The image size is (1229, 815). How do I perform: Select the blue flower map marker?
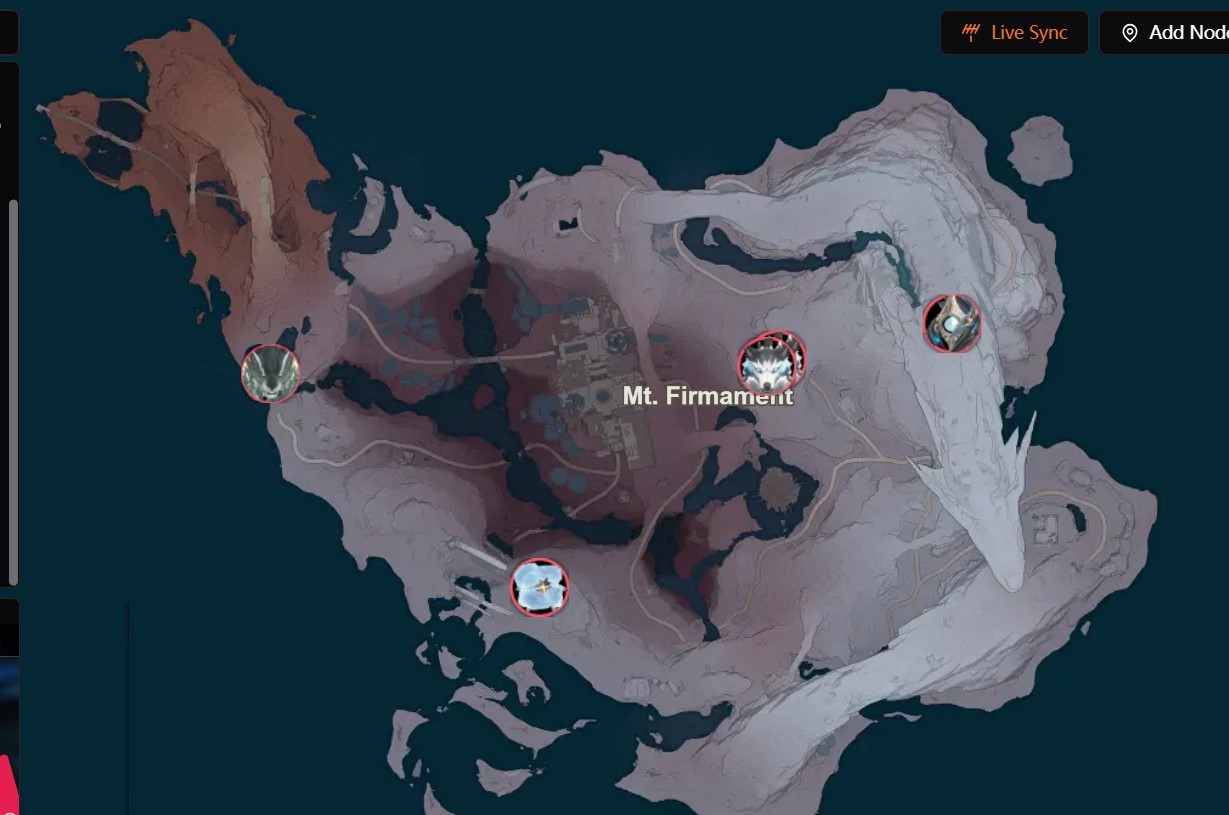[539, 587]
